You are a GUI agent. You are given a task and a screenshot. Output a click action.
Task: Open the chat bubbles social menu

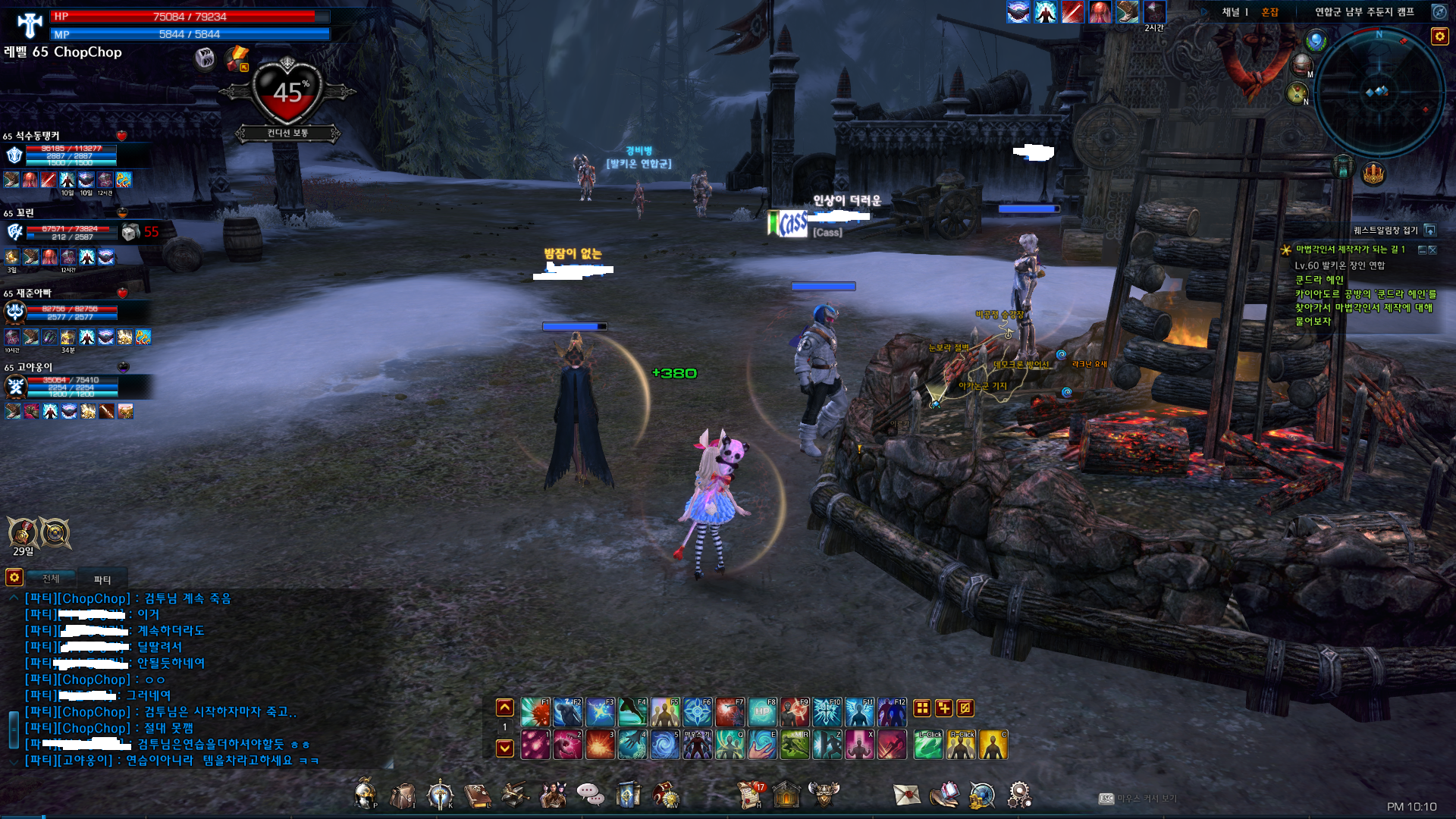(590, 795)
